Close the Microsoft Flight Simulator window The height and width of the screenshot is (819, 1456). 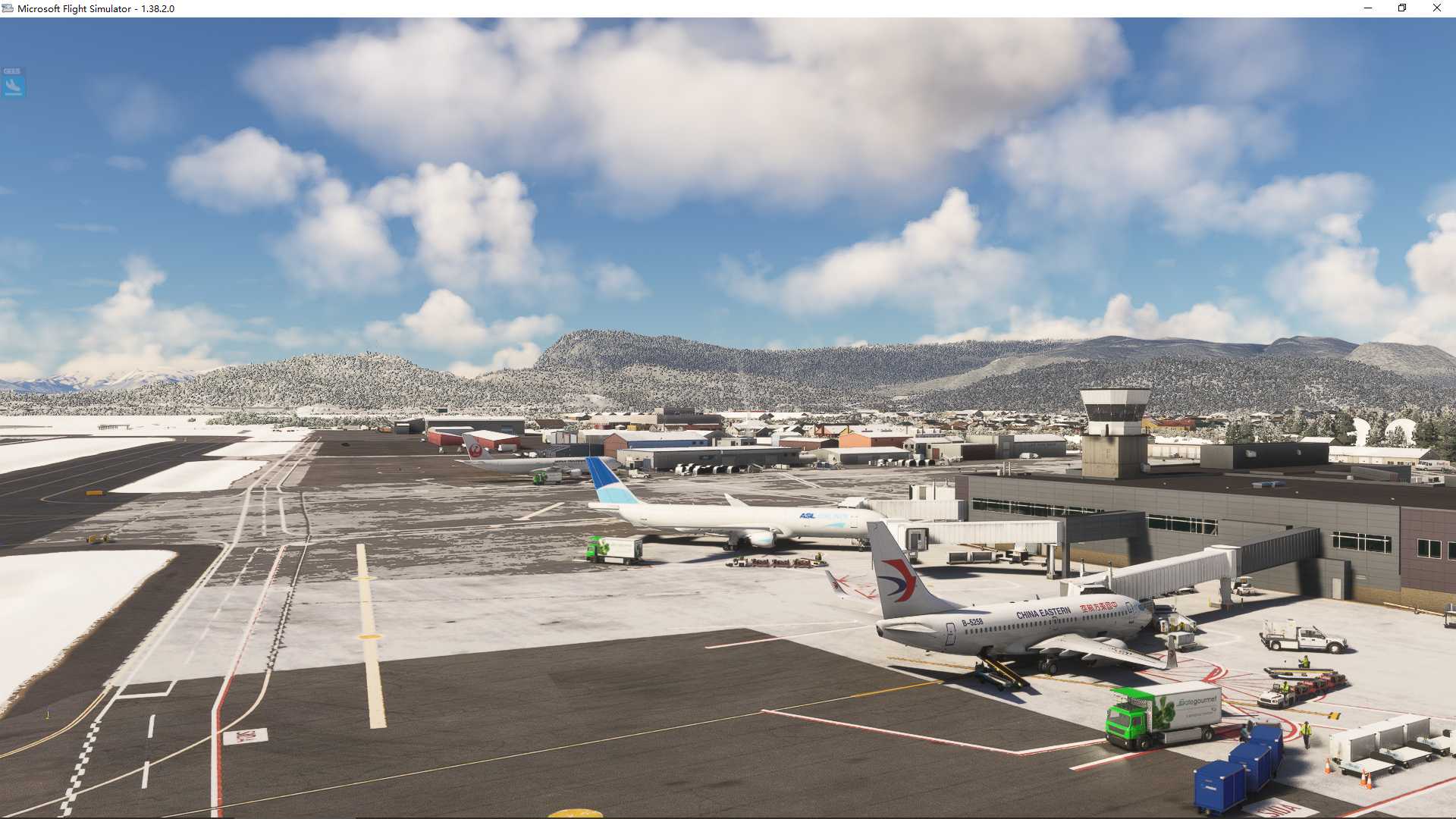point(1436,8)
